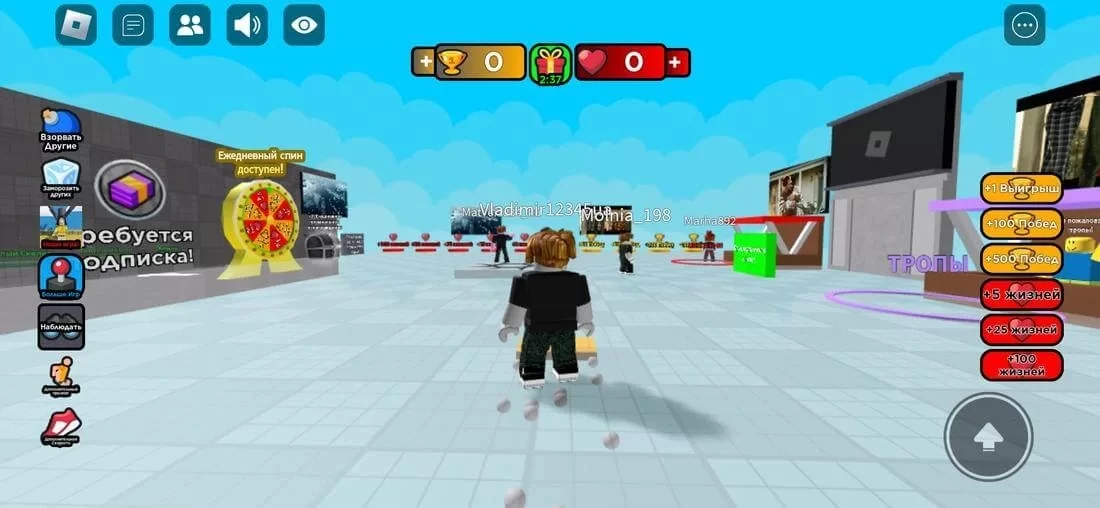The image size is (1100, 508).
Task: Open the Больше Игр joystick button
Action: (x=60, y=277)
